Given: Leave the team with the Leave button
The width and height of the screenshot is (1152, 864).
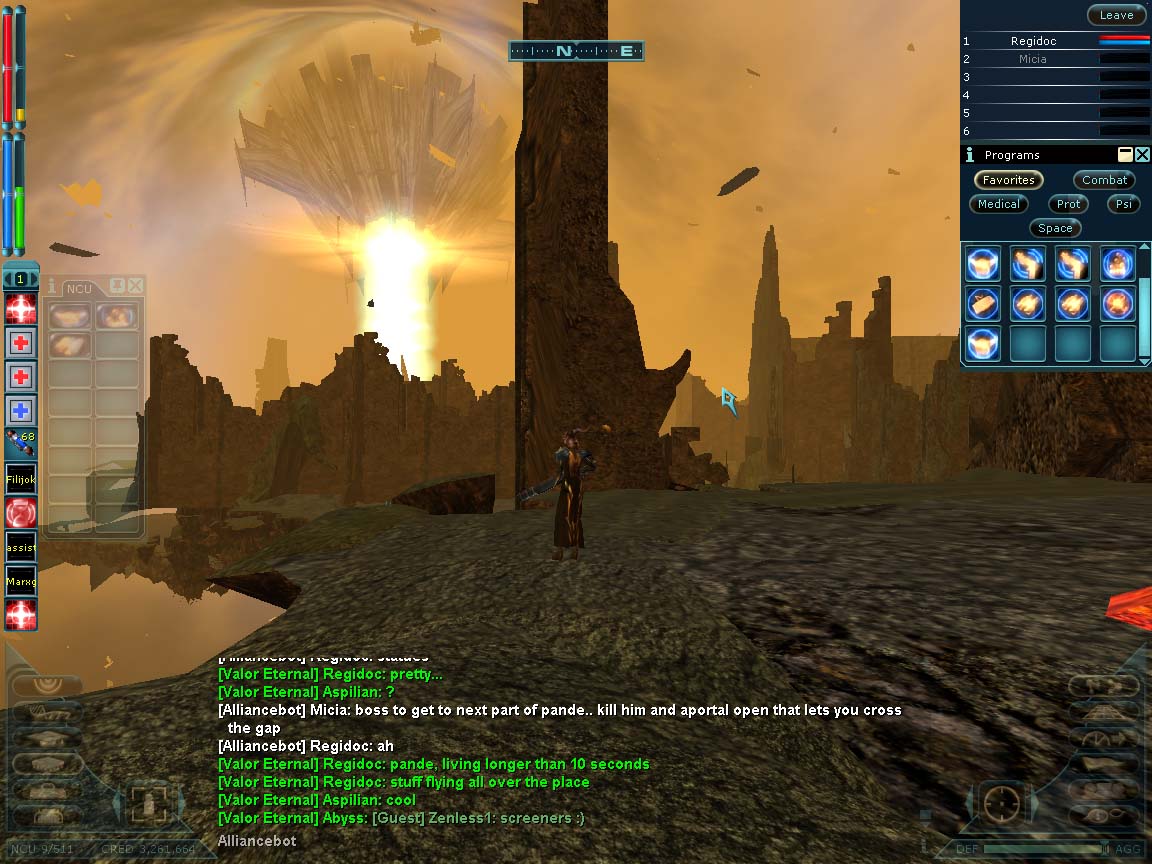Looking at the screenshot, I should coord(1116,15).
